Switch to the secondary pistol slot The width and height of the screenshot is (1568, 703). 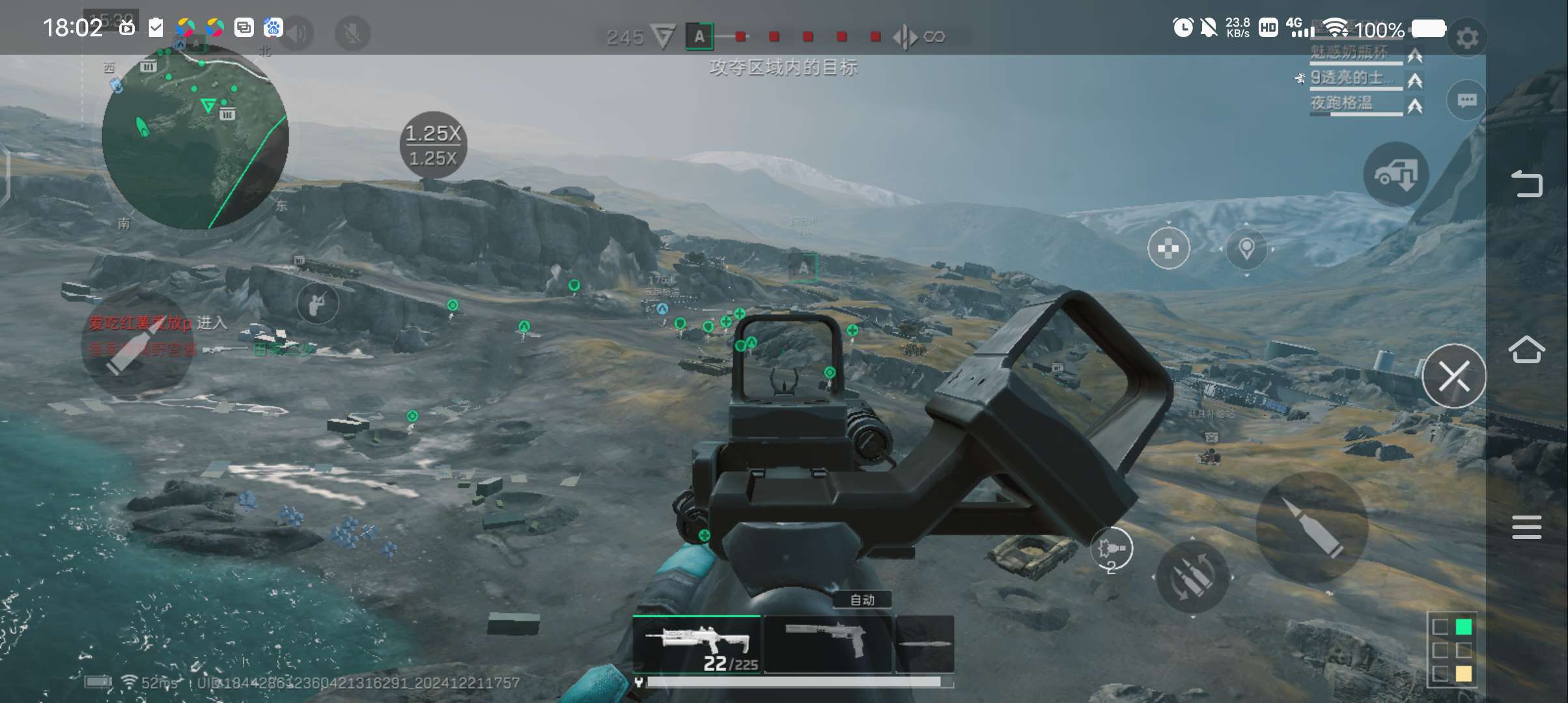coord(828,644)
